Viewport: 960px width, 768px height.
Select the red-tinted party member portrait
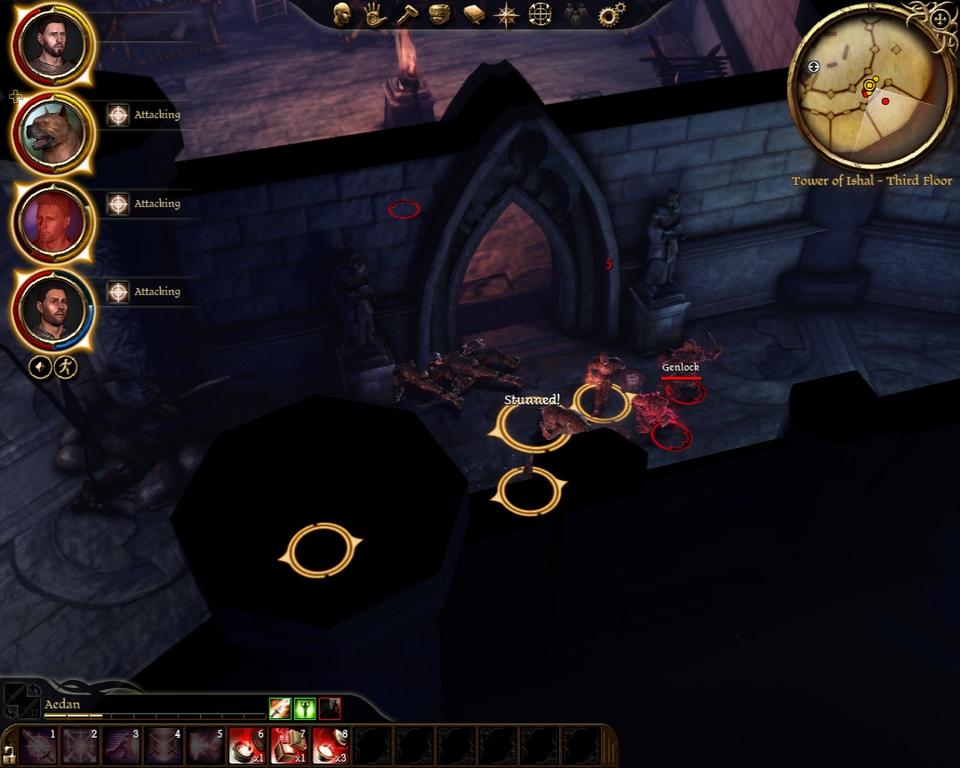54,221
